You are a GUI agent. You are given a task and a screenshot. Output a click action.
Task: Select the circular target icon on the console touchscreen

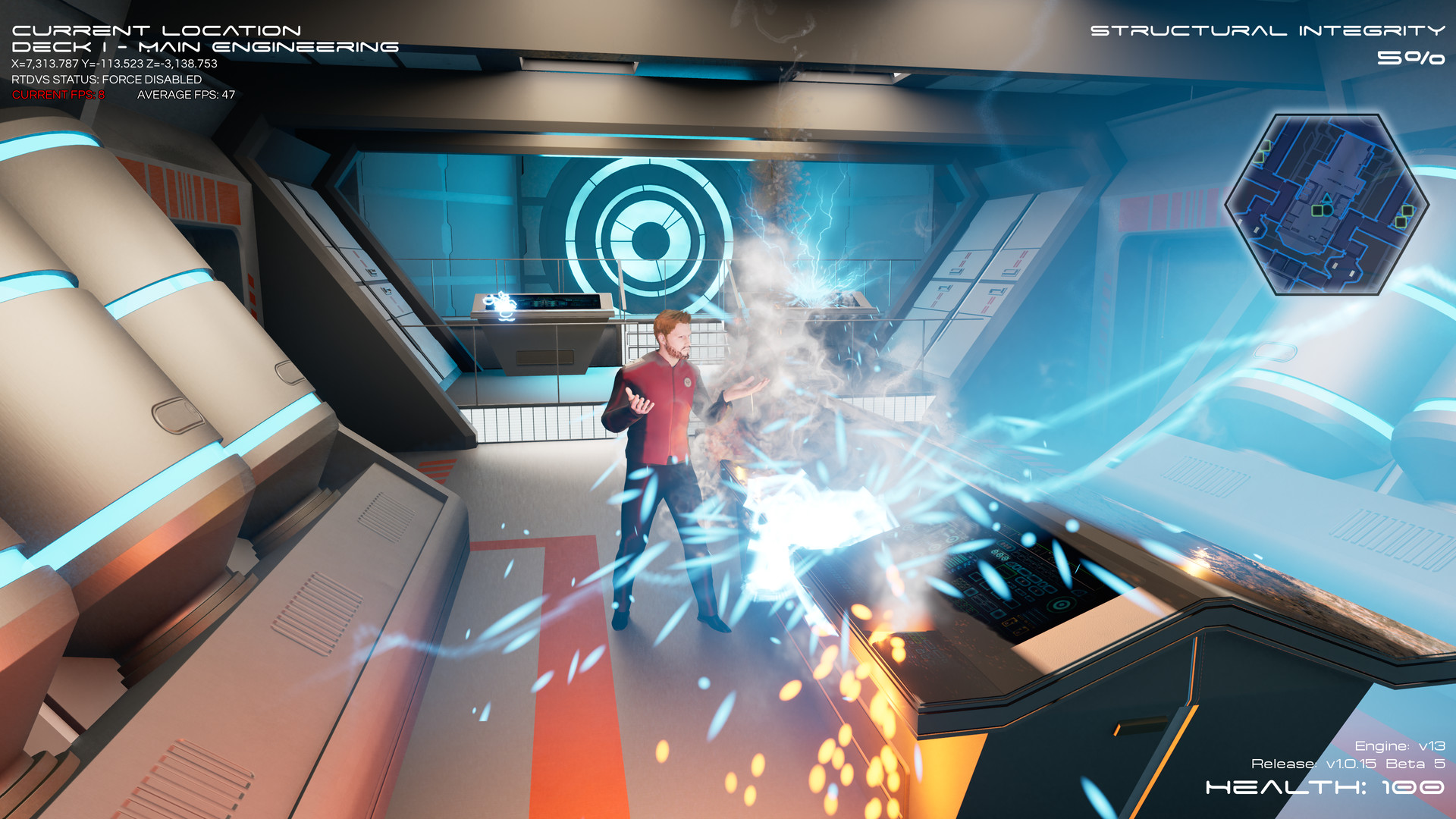pos(1061,605)
